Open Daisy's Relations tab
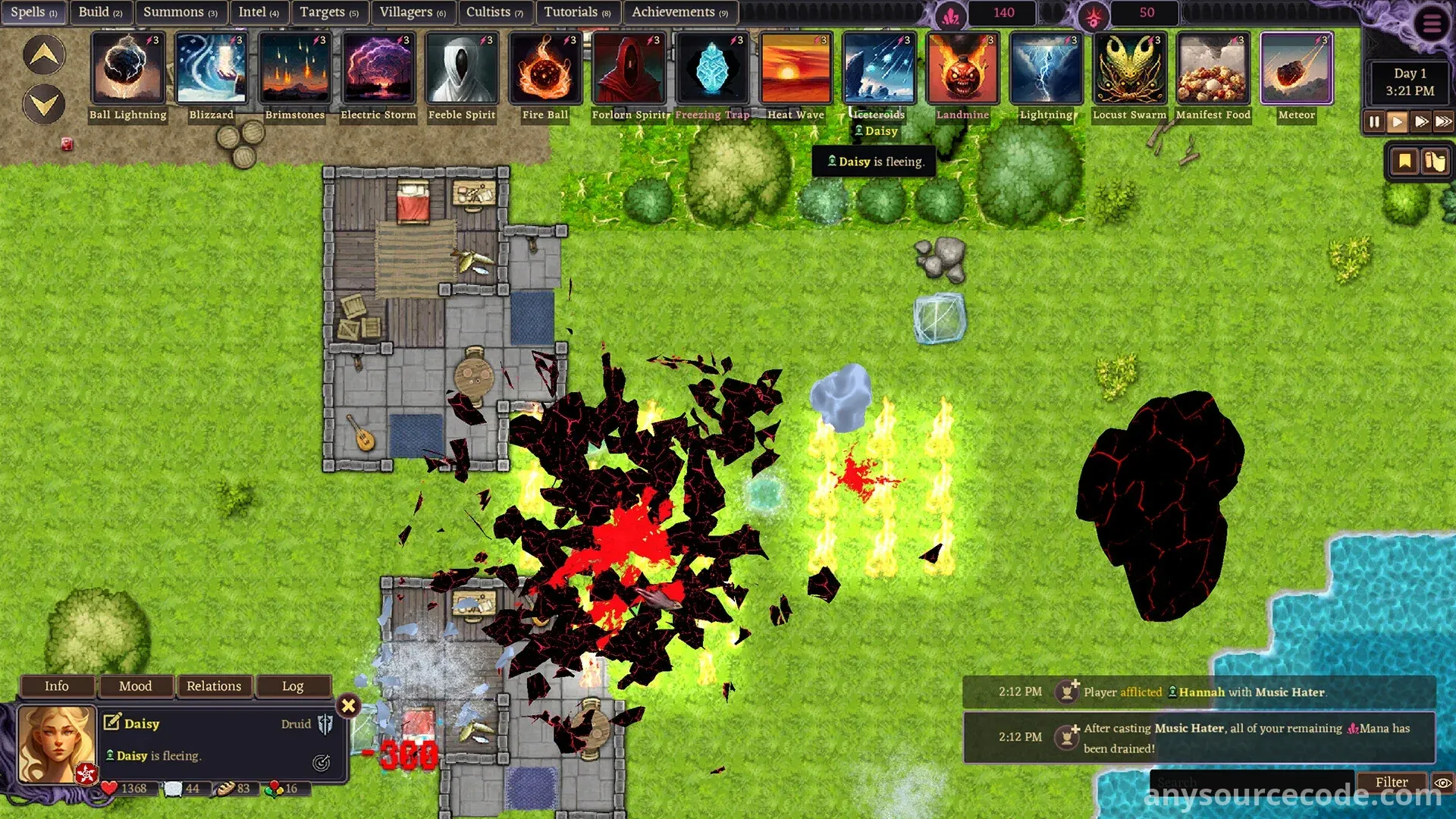Image resolution: width=1456 pixels, height=819 pixels. pyautogui.click(x=214, y=686)
